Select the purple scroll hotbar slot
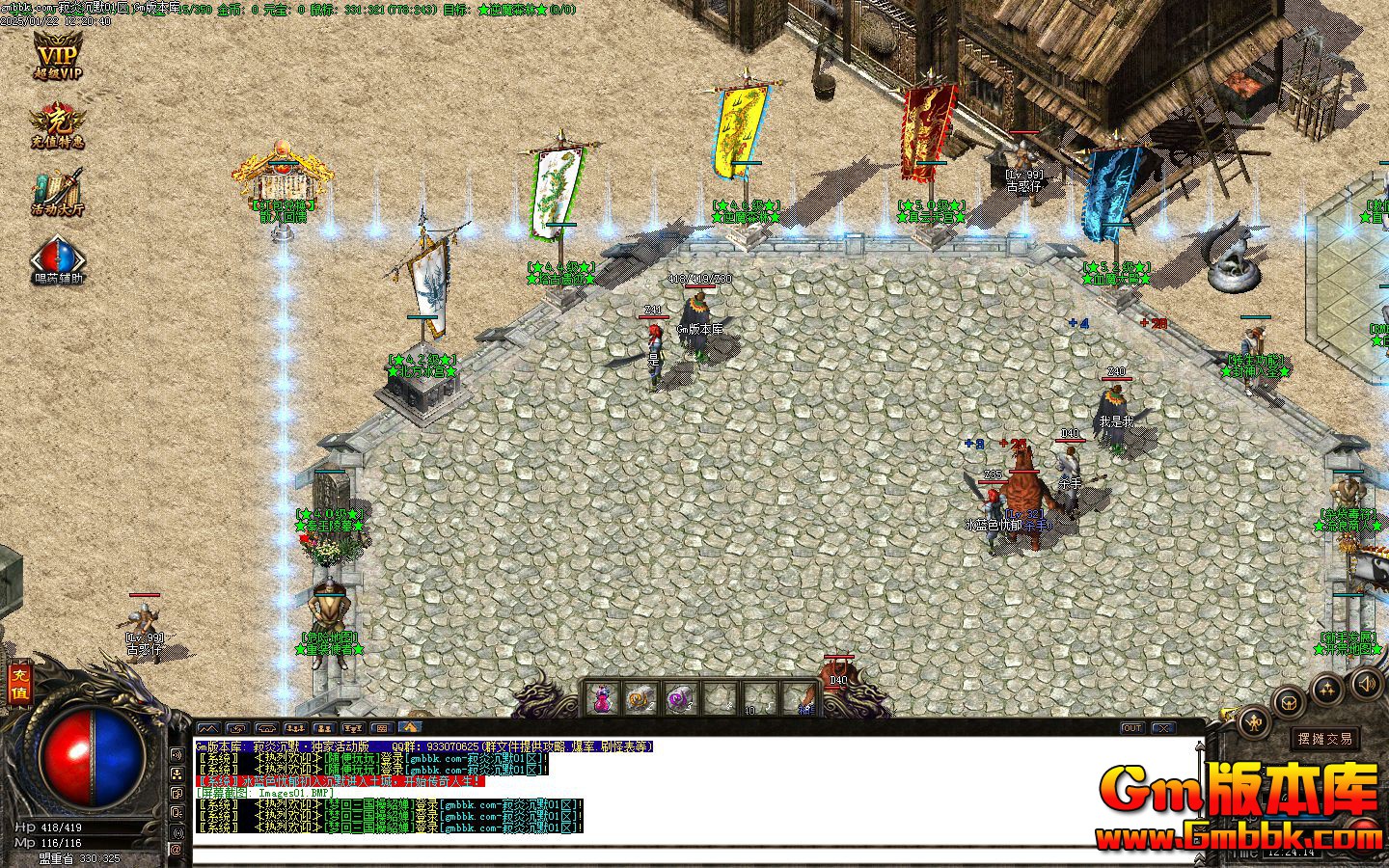This screenshot has height=868, width=1389. pos(681,697)
